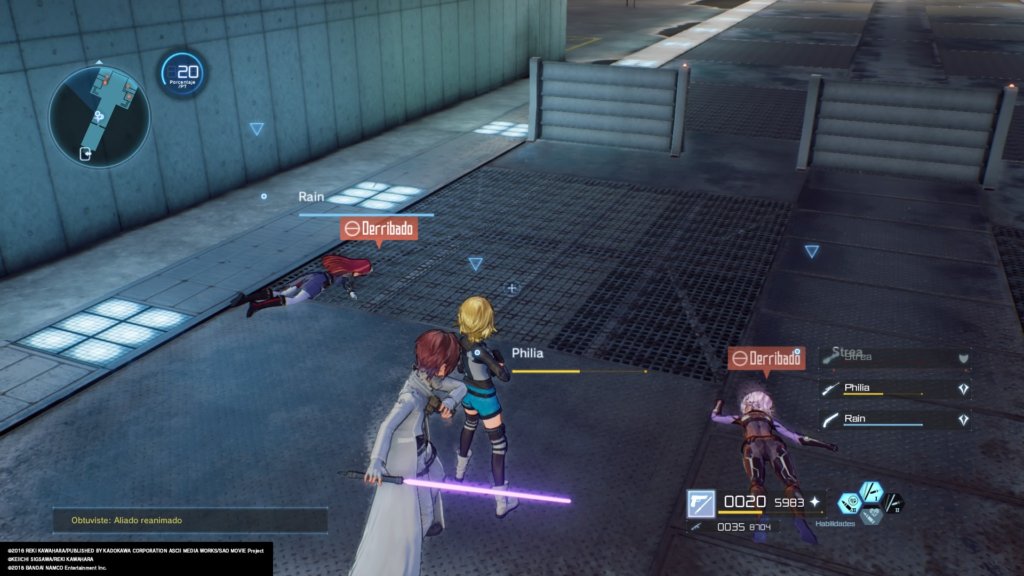Viewport: 1024px width, 576px height.
Task: Click the Derribado marker above Rain
Action: tap(378, 228)
